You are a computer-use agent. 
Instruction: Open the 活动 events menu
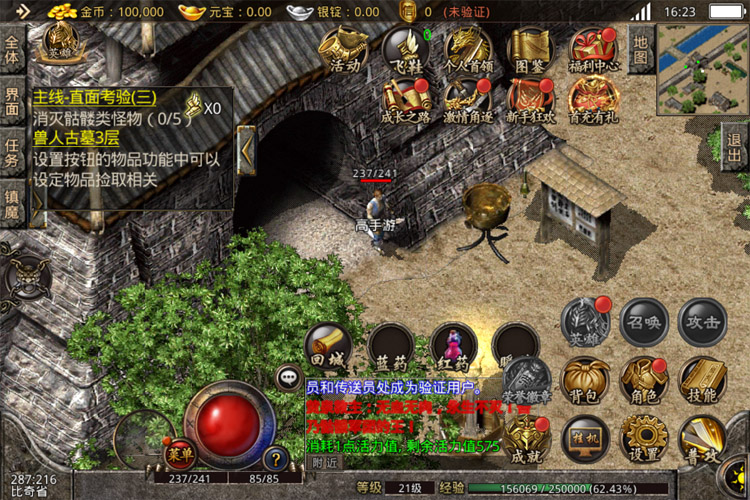coord(345,48)
